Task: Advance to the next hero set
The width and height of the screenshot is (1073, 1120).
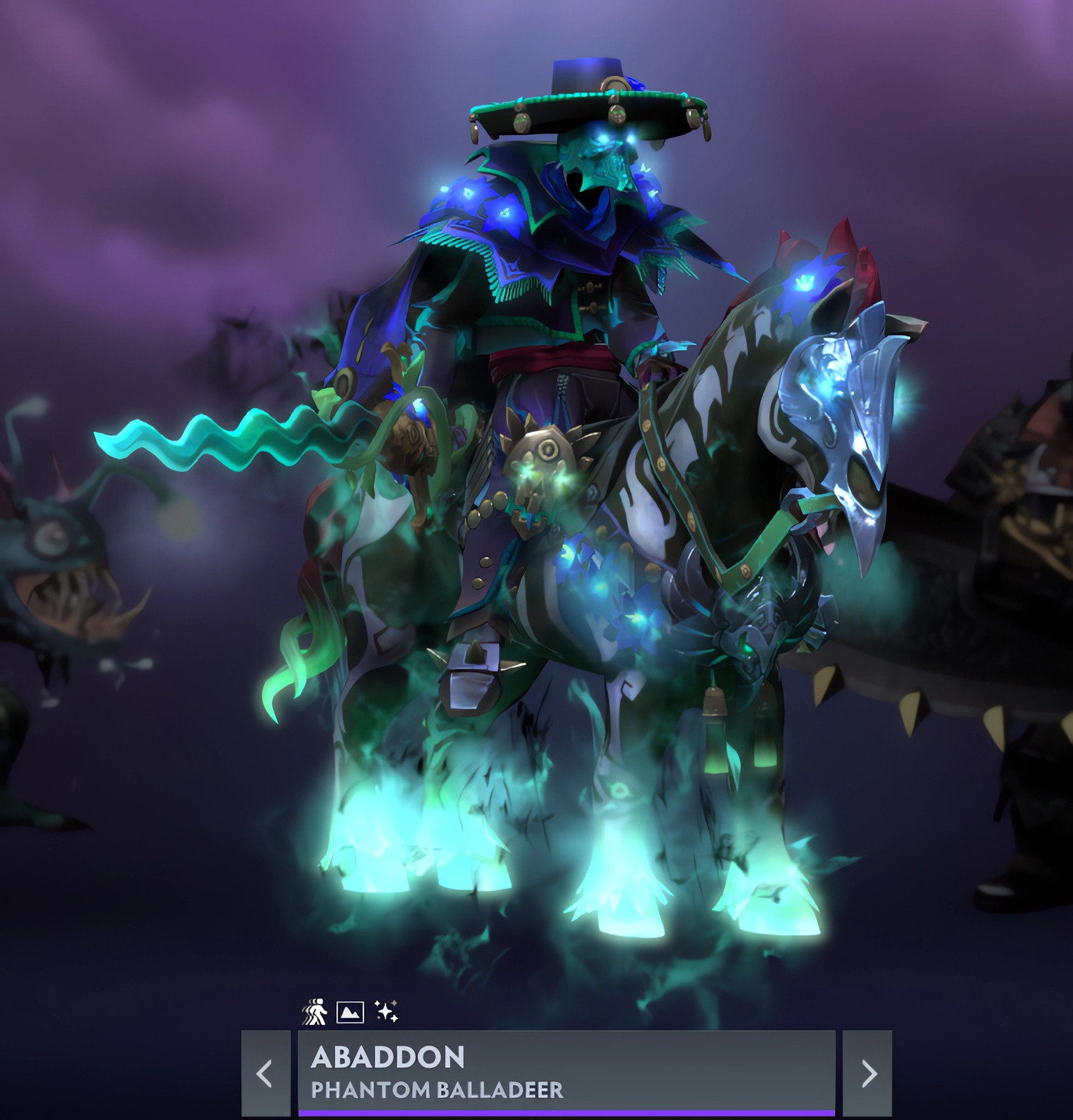Action: click(x=868, y=1072)
